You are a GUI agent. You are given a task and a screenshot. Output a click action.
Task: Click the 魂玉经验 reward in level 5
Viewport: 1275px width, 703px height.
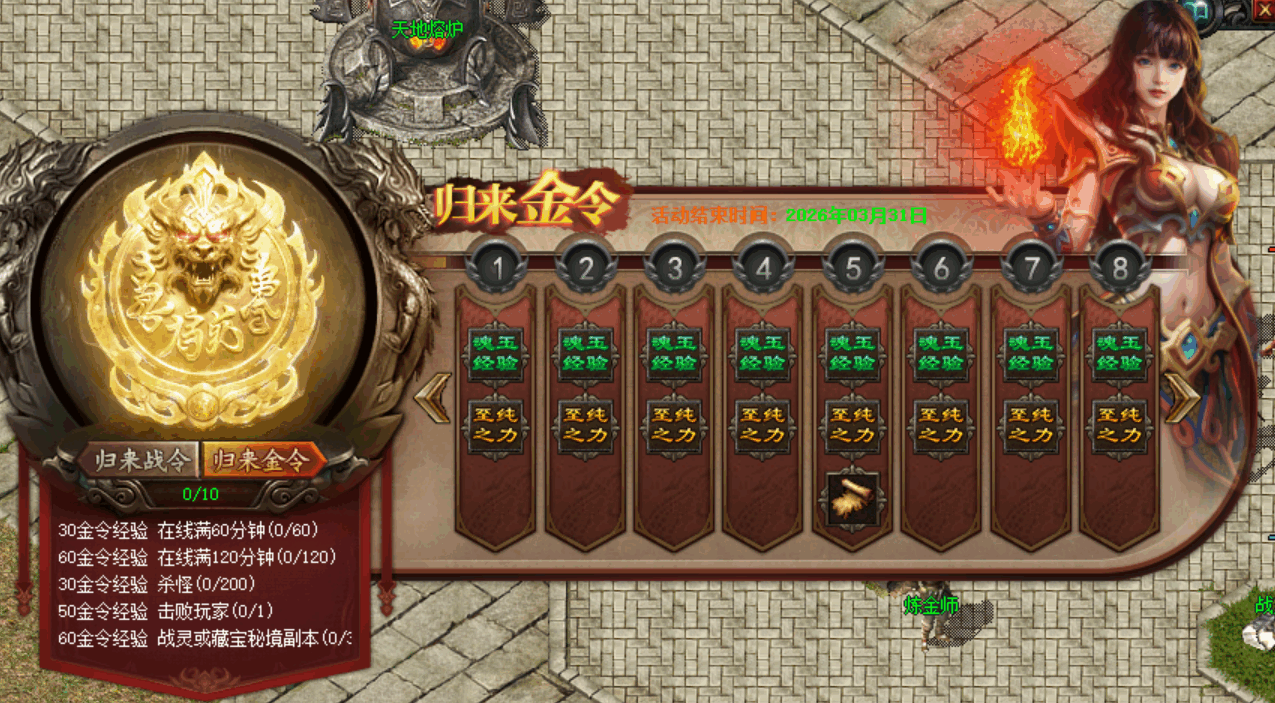pos(852,353)
